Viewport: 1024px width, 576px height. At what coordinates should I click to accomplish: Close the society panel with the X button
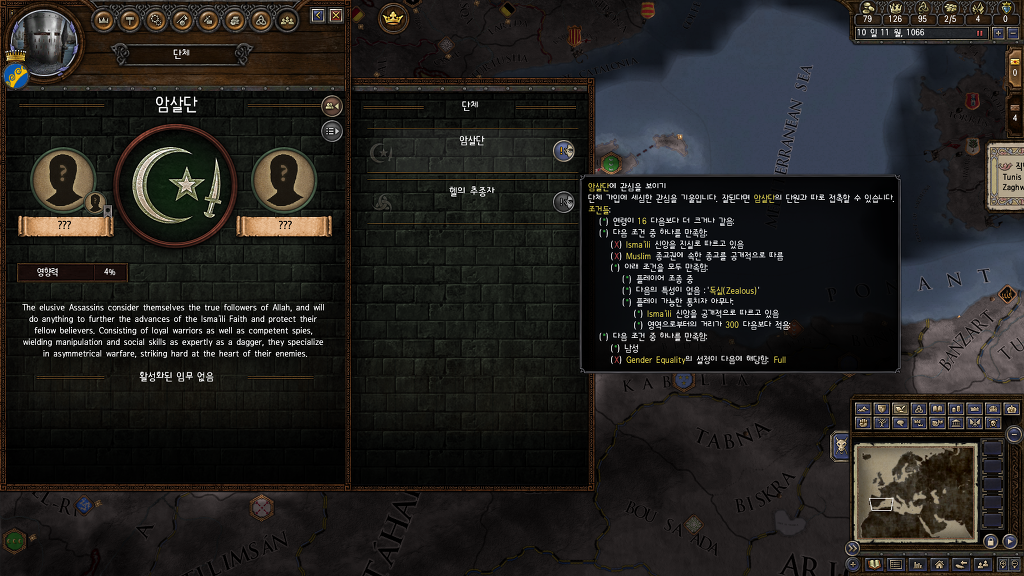pyautogui.click(x=336, y=16)
